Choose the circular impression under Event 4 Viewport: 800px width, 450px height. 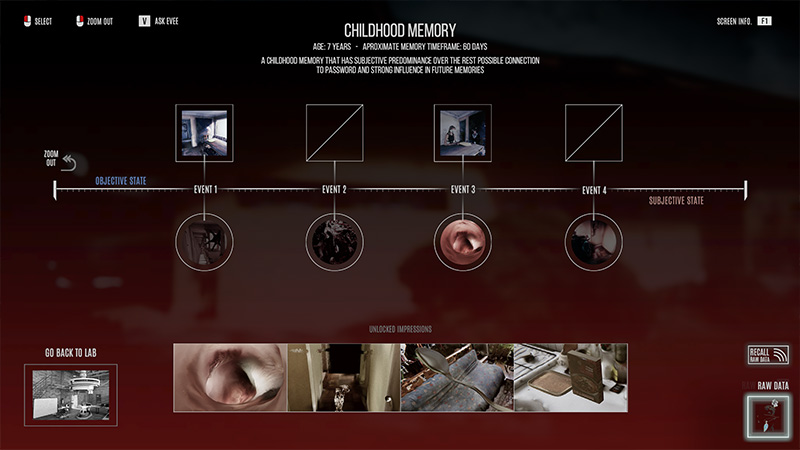[x=593, y=241]
